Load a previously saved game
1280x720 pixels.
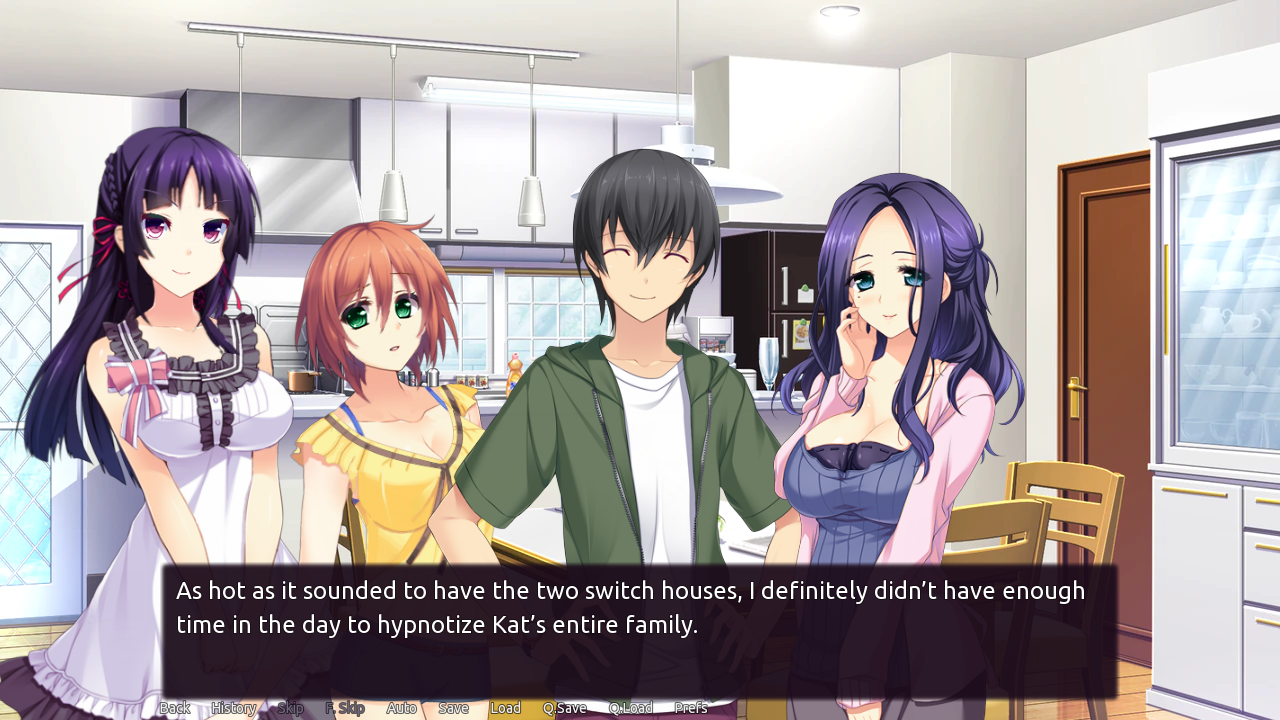(x=506, y=707)
